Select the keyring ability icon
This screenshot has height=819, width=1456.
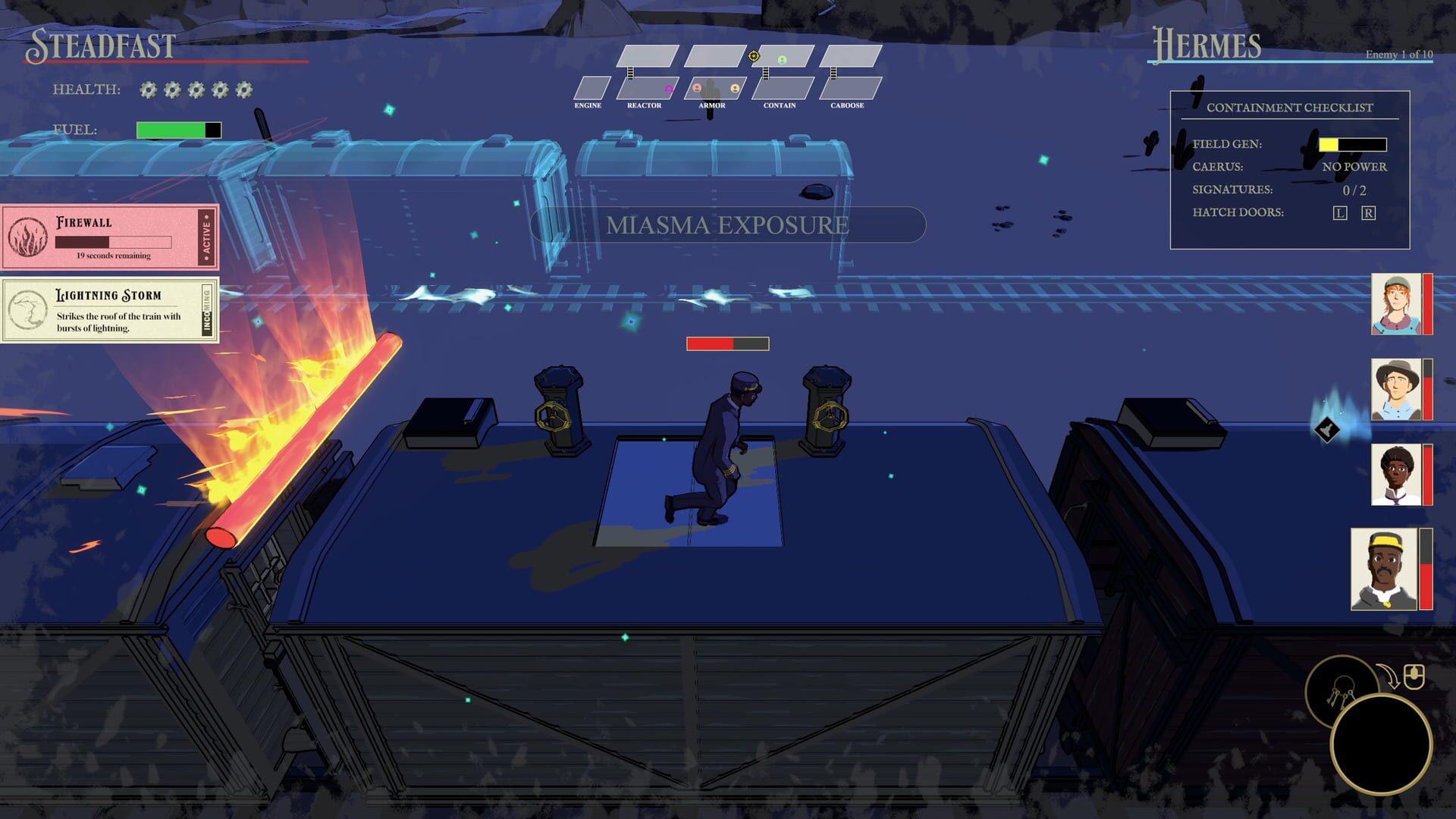coord(1344,691)
